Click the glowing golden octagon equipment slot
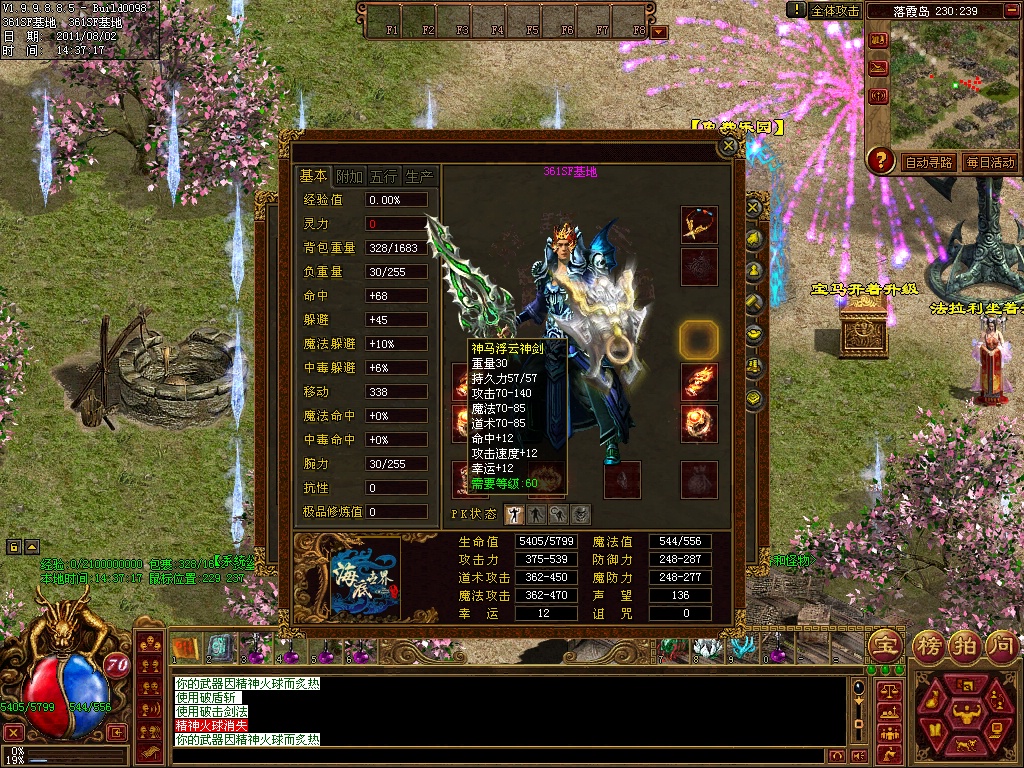The image size is (1024, 768). 699,340
